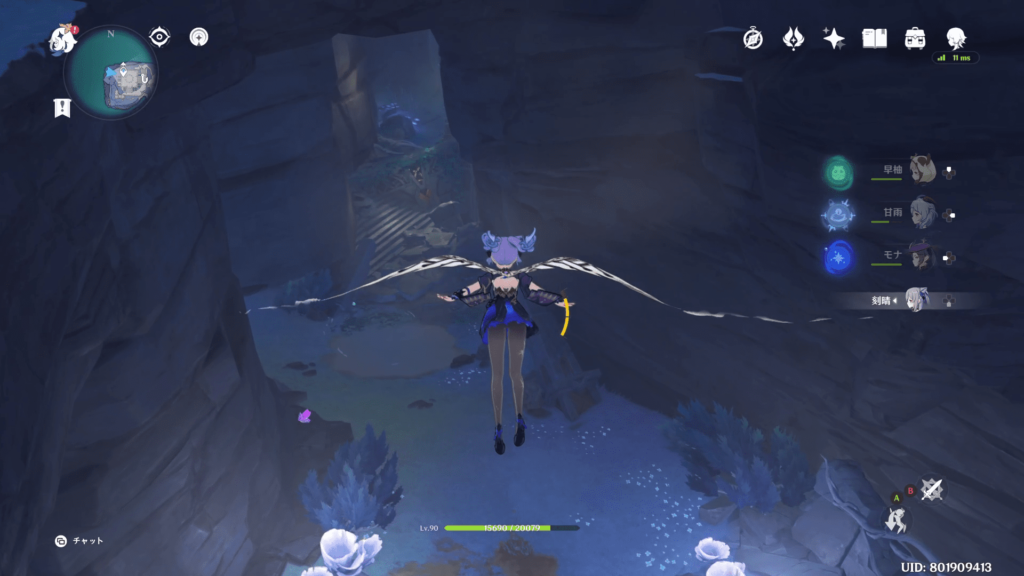1024x576 pixels.
Task: Switch to party member 早柚
Action: 921,171
